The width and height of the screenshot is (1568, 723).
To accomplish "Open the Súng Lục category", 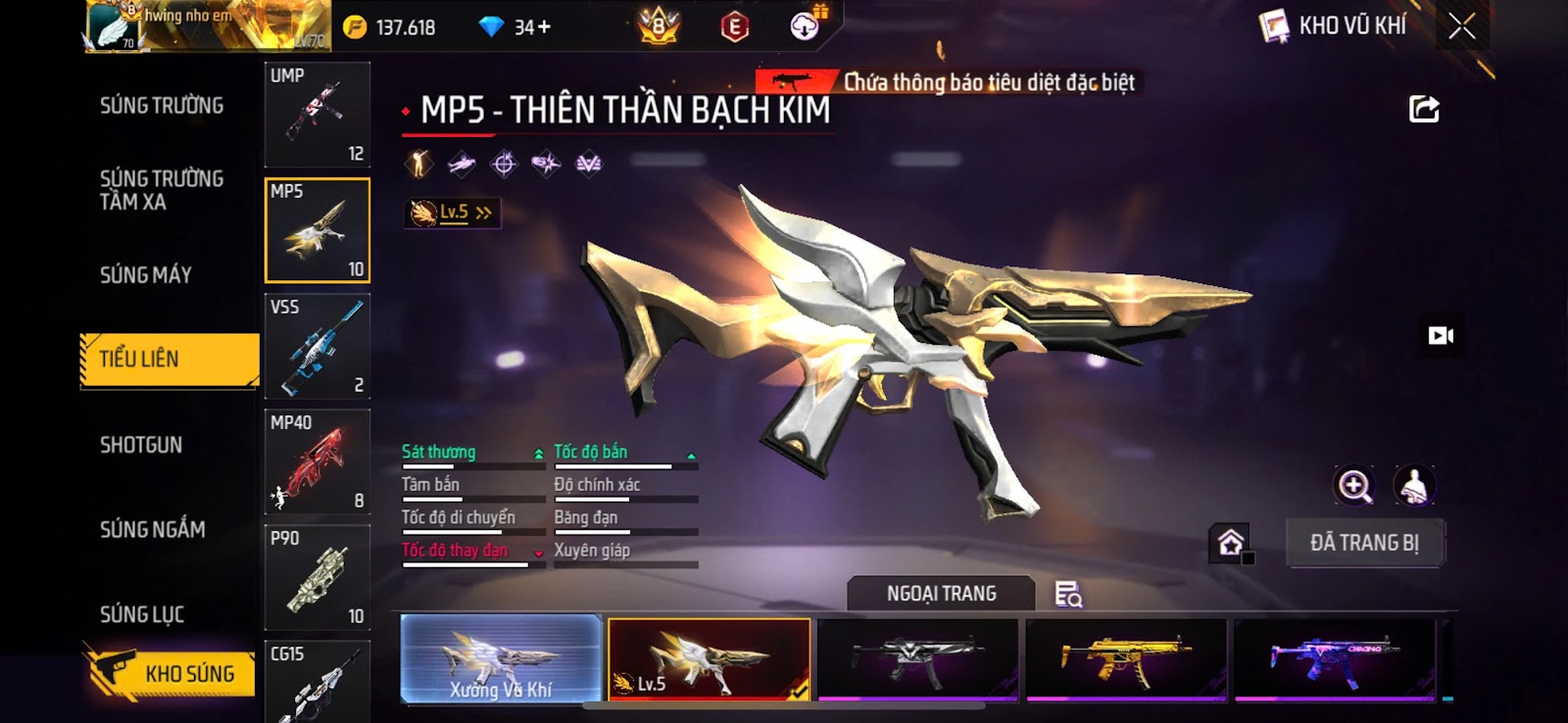I will (142, 614).
